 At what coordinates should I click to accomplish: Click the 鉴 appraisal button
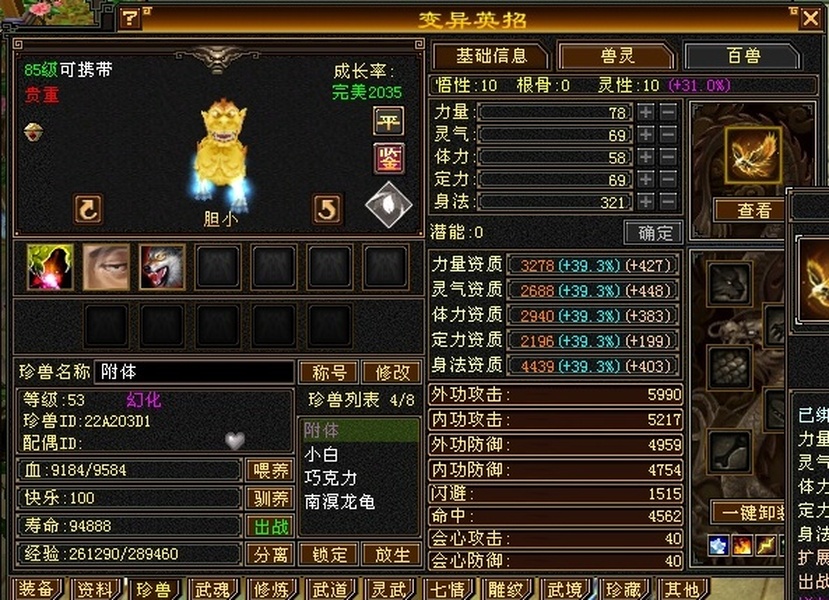[388, 158]
